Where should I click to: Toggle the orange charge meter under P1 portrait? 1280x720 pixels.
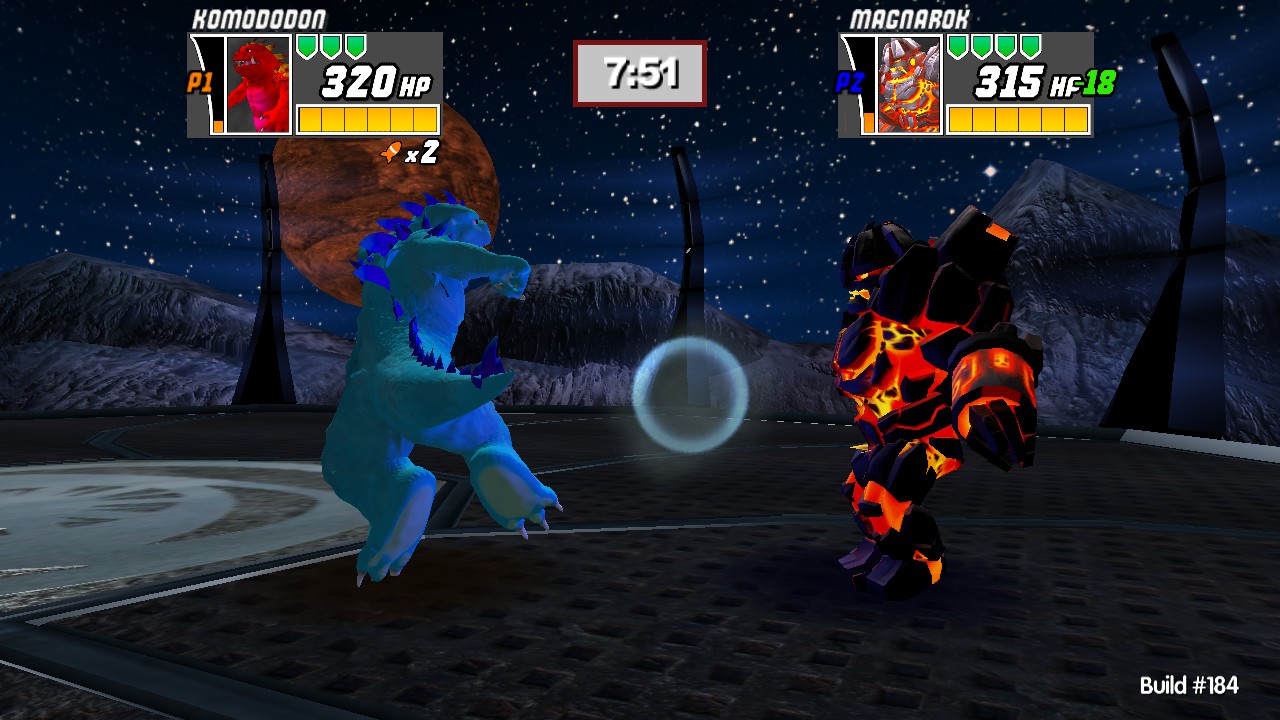pyautogui.click(x=218, y=127)
